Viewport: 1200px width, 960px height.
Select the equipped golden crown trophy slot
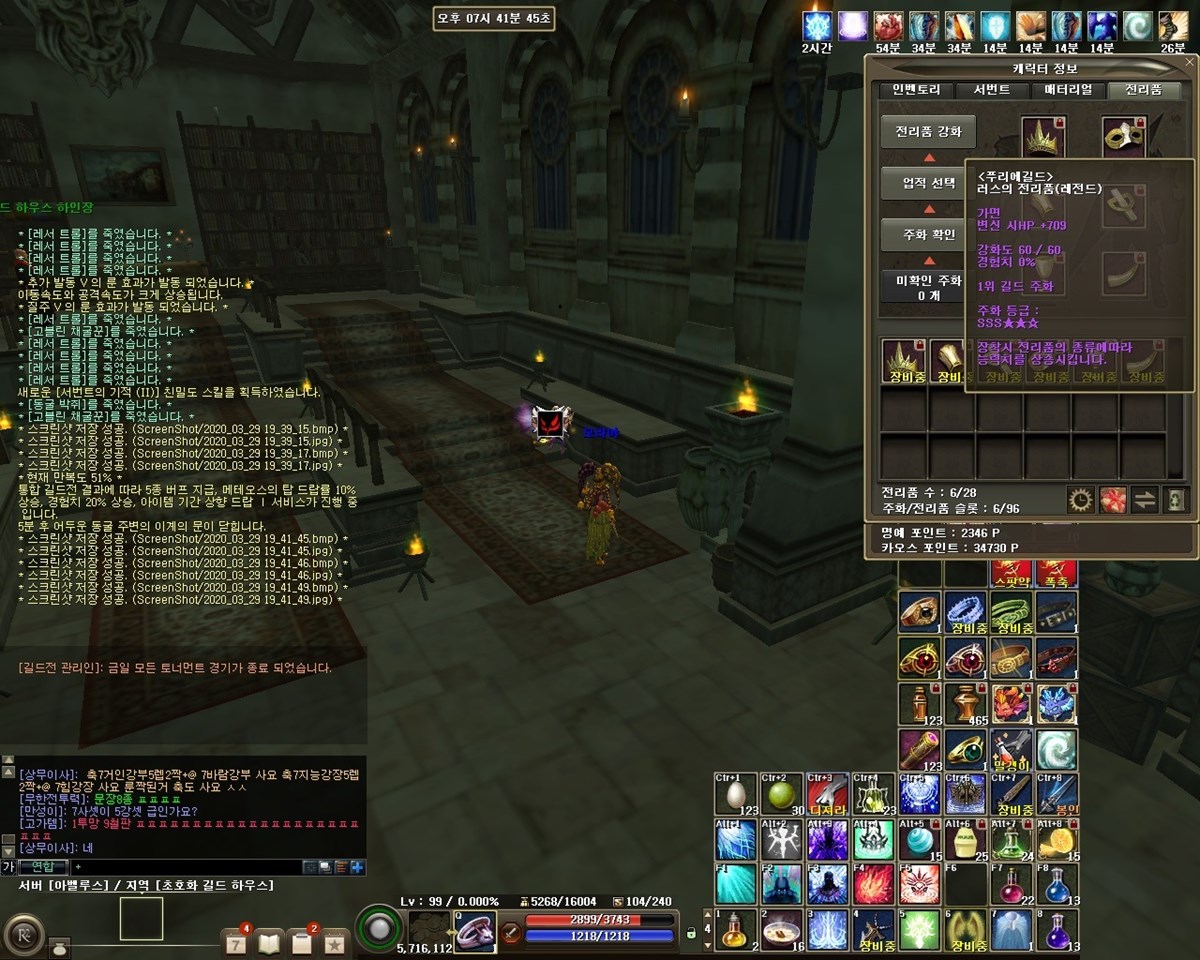[1044, 137]
